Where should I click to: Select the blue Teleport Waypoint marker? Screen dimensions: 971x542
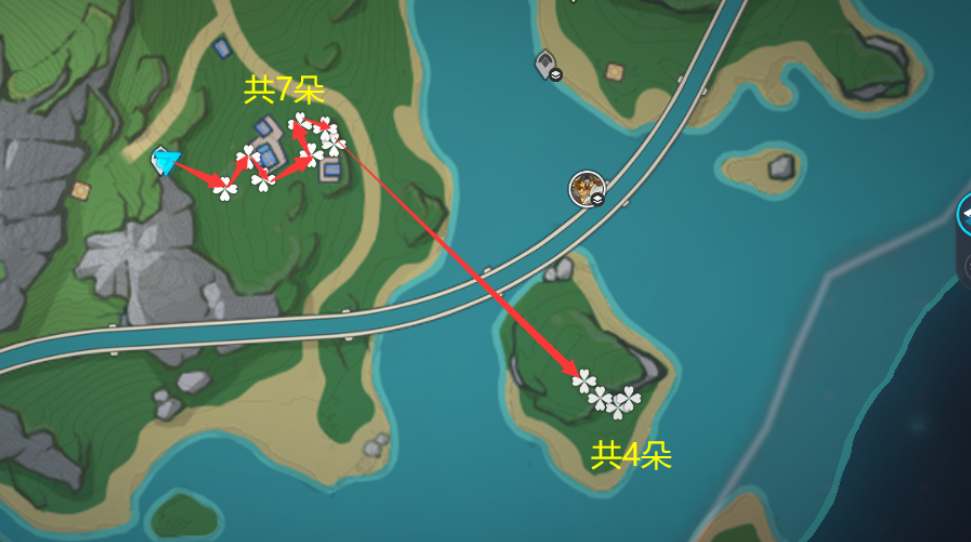164,160
